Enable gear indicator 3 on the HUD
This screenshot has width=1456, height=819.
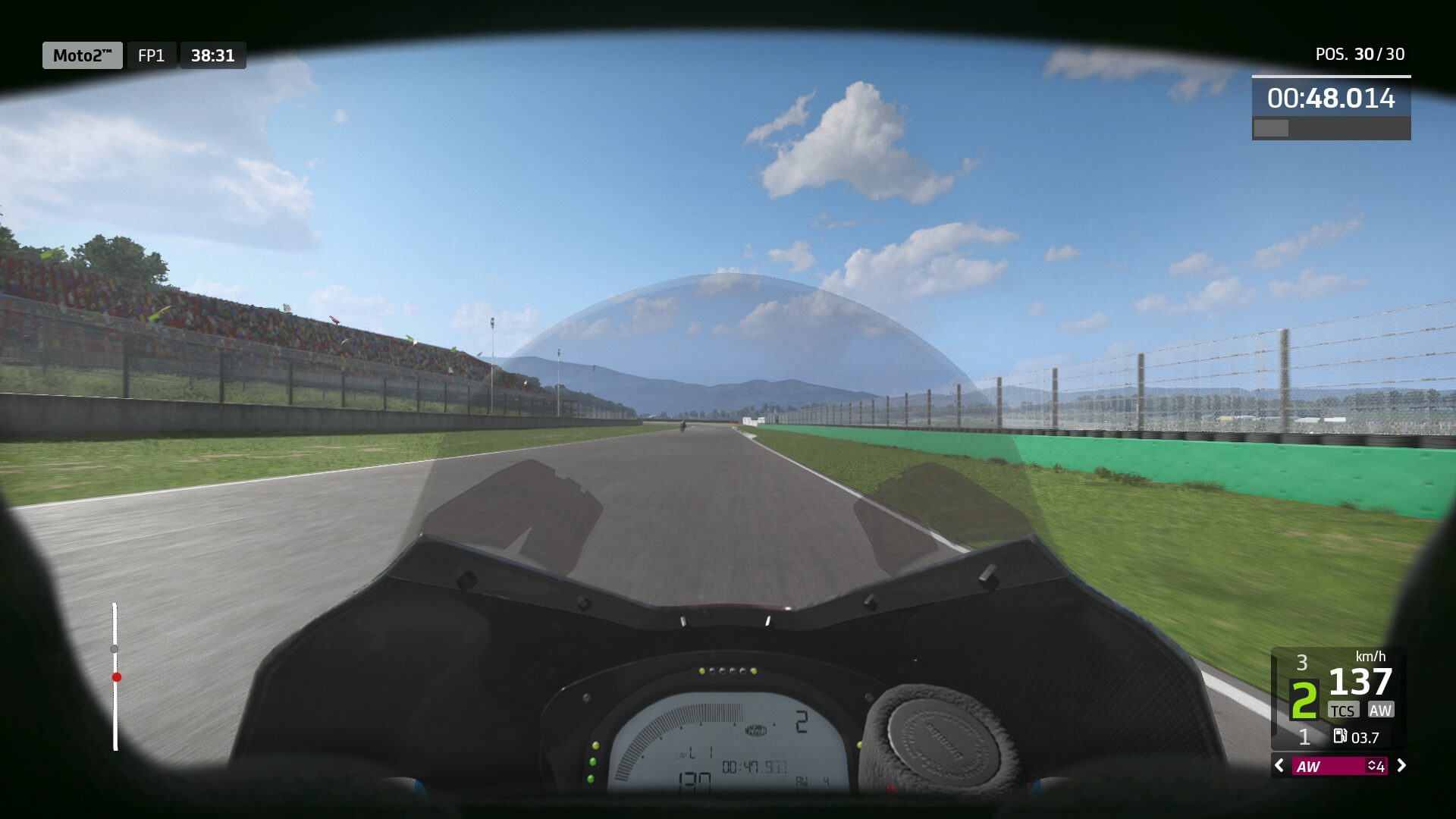coord(1303,662)
